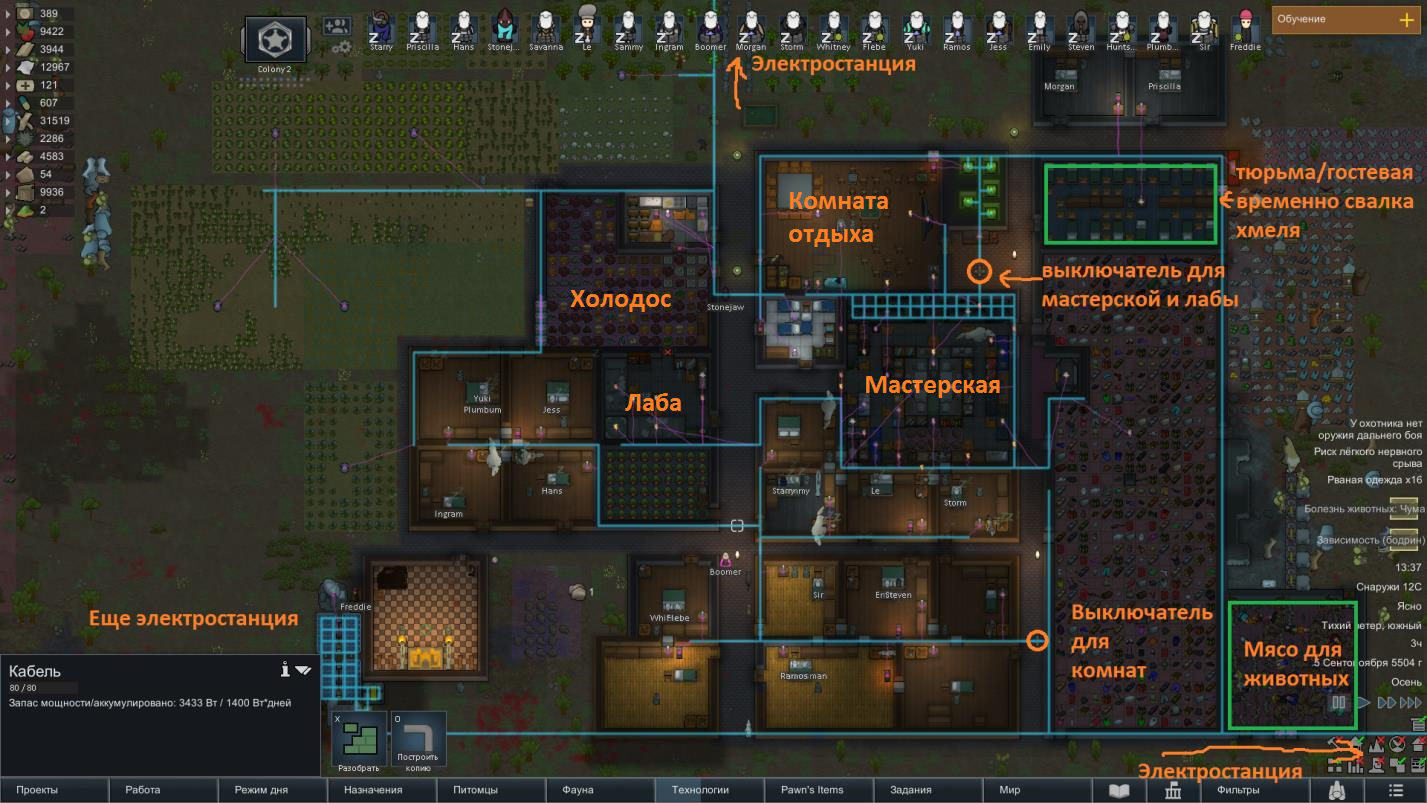Open the main menu list icon
The image size is (1427, 803).
1395,790
